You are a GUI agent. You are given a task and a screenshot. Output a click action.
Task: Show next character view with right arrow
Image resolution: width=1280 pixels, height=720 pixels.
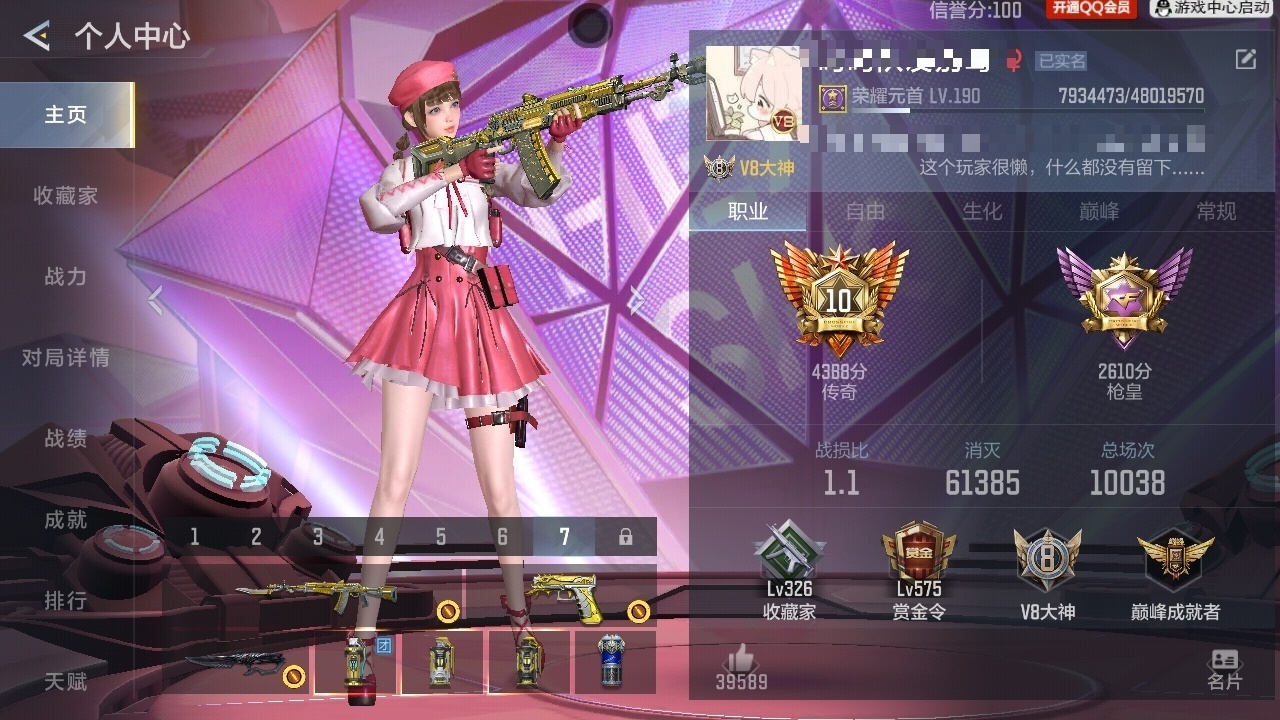[x=637, y=299]
